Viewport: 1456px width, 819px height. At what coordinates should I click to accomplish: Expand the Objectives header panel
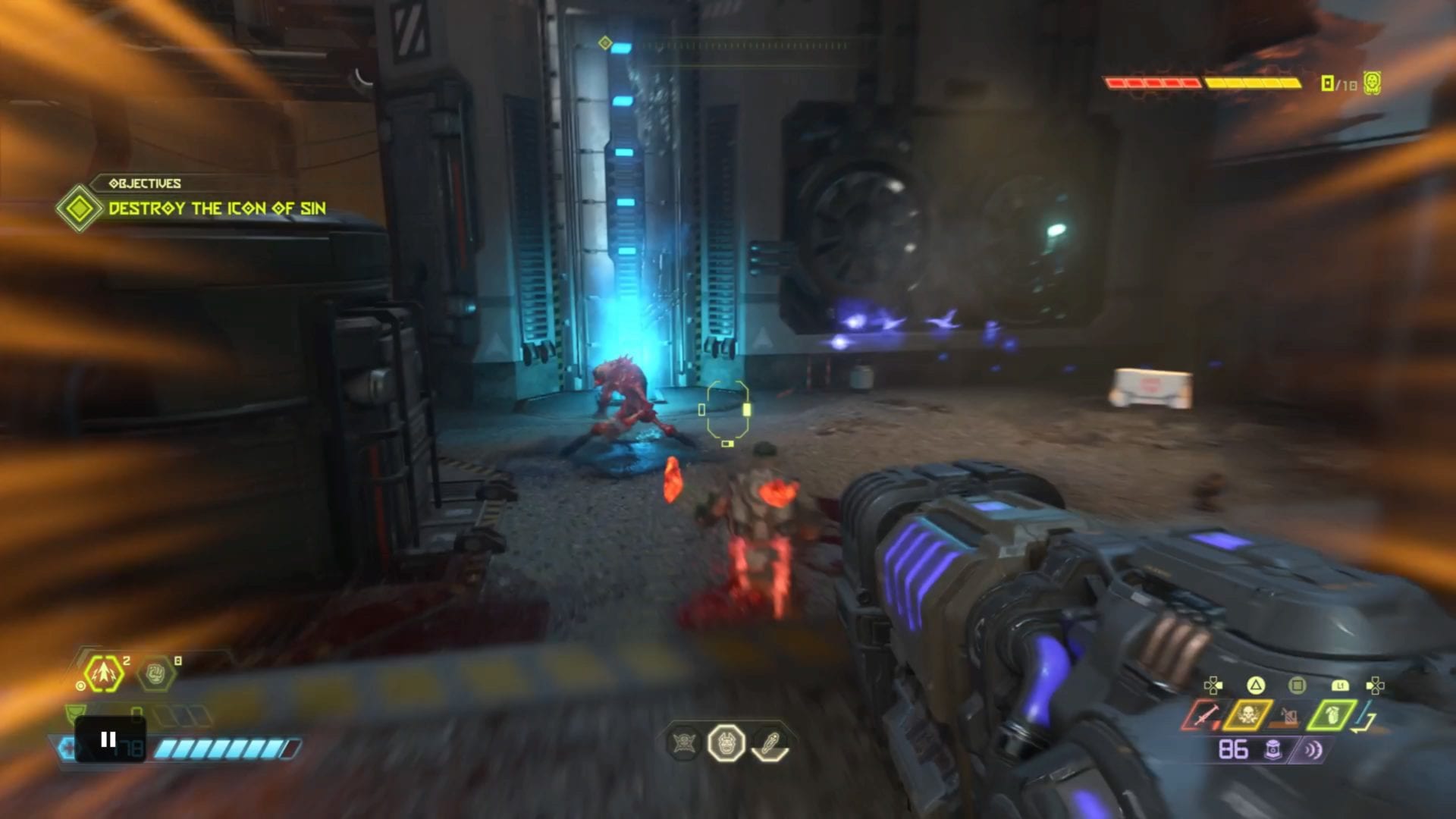coord(144,184)
